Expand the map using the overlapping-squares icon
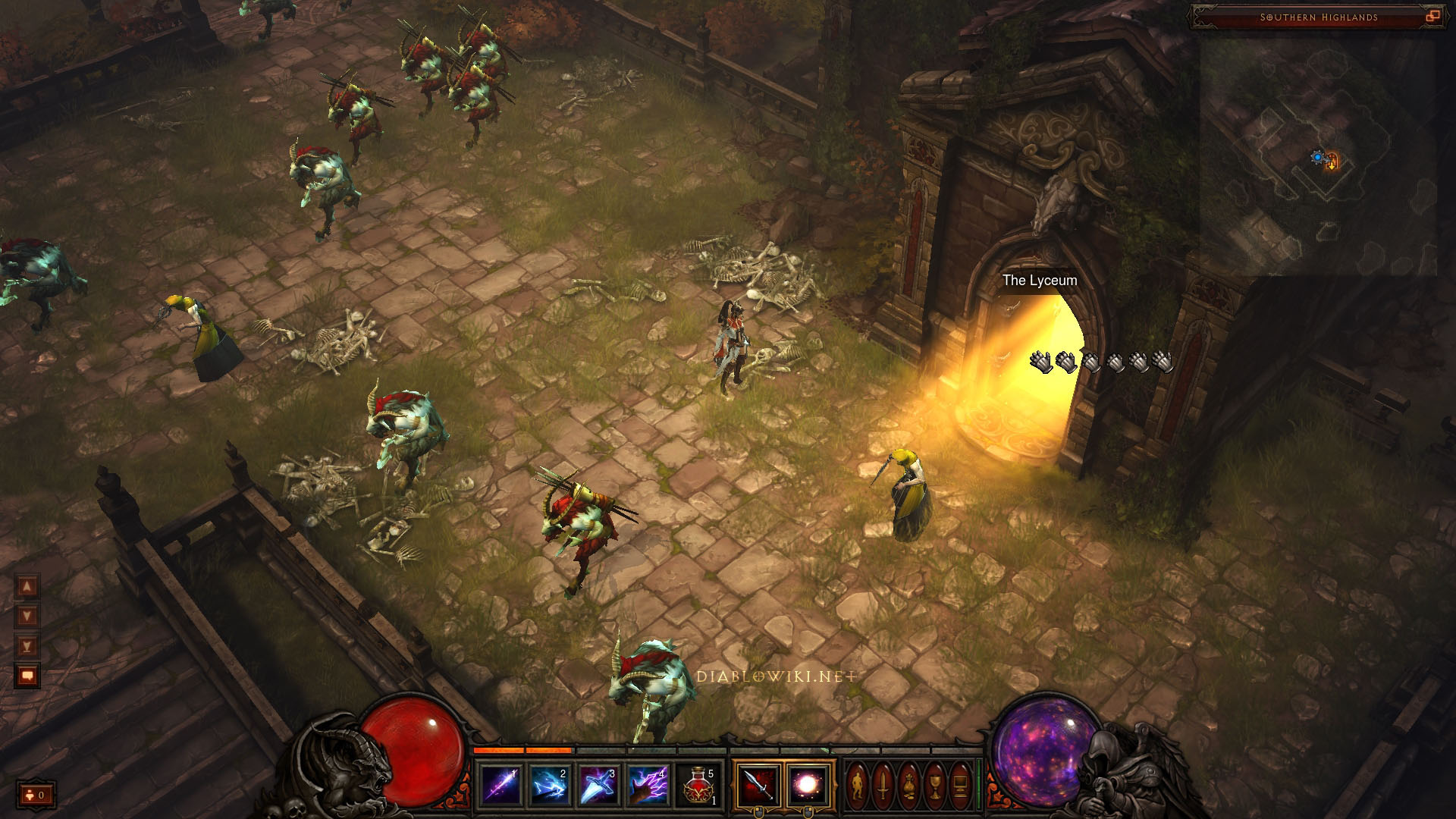This screenshot has height=819, width=1456. click(x=1432, y=16)
